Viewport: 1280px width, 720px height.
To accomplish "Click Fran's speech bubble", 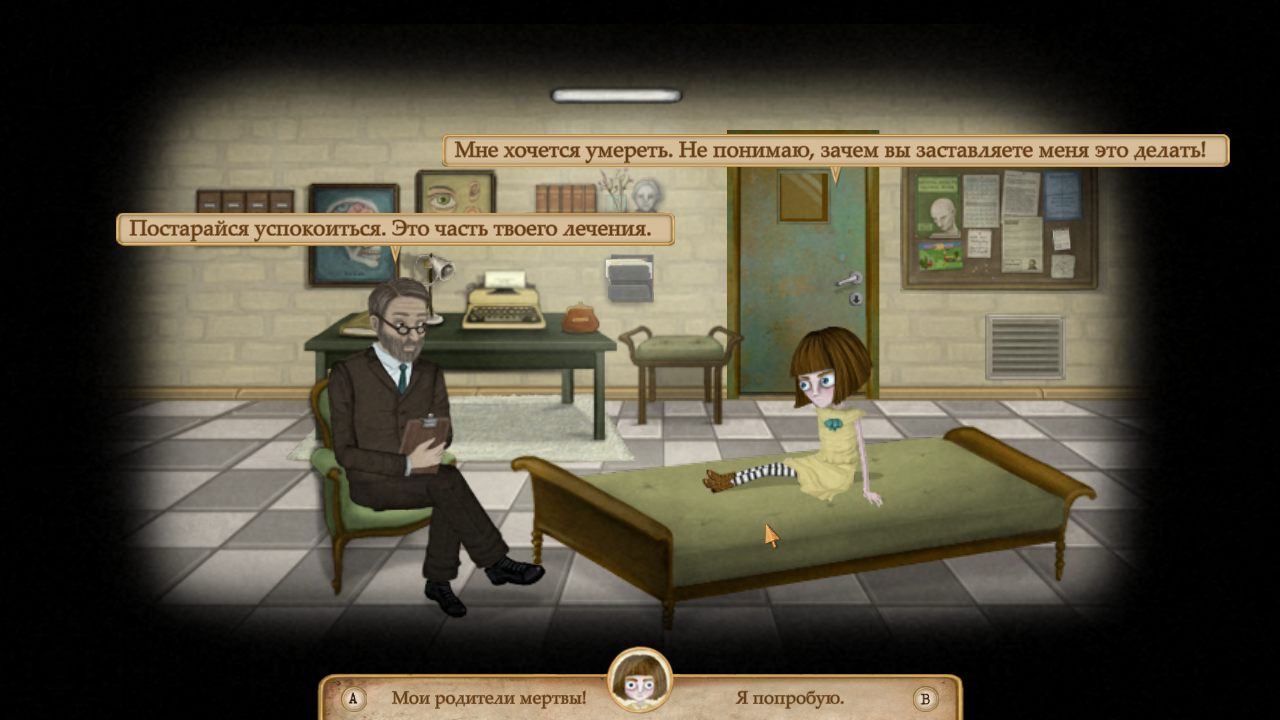I will click(x=836, y=149).
